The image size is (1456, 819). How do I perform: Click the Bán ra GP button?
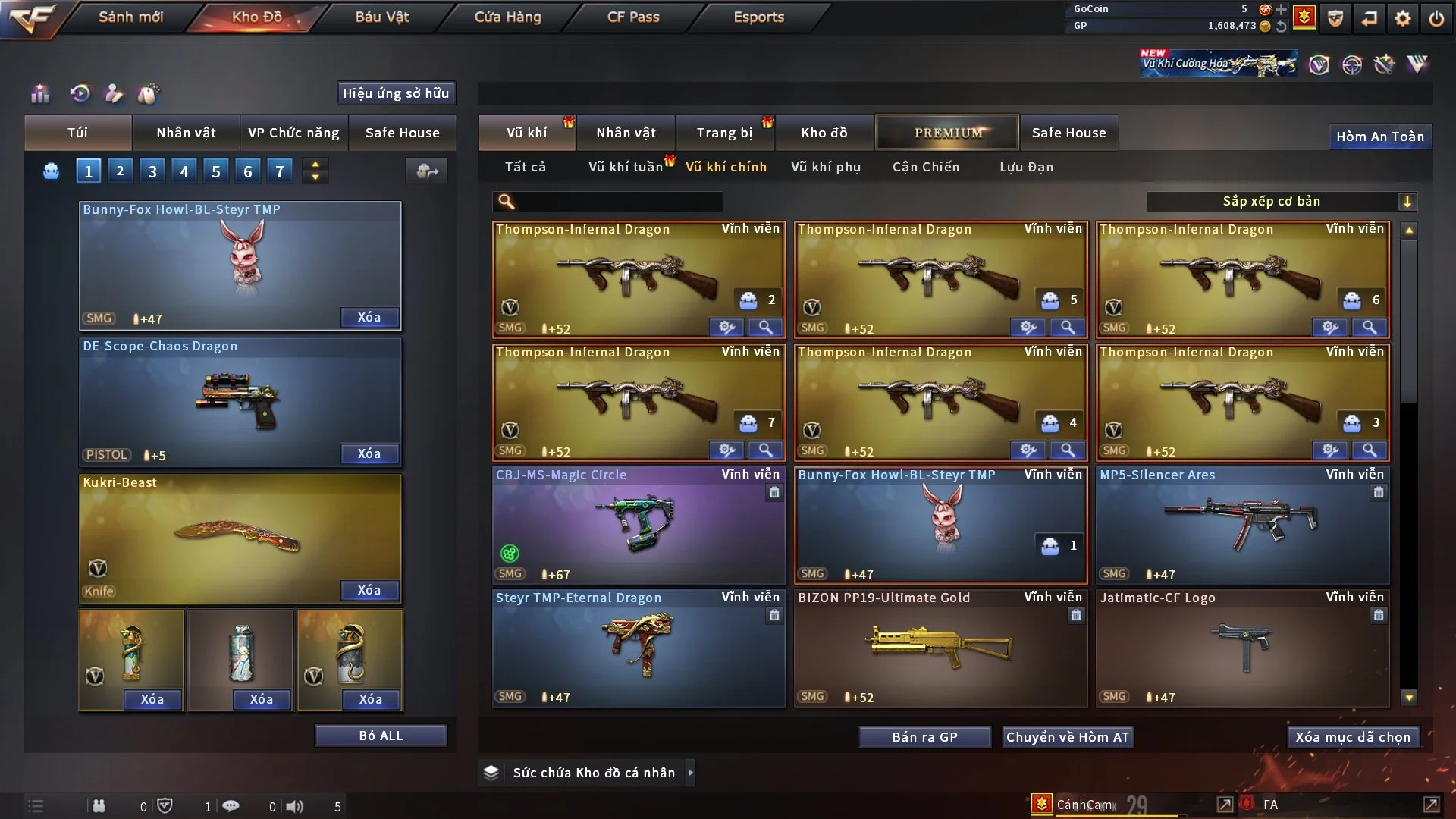924,737
